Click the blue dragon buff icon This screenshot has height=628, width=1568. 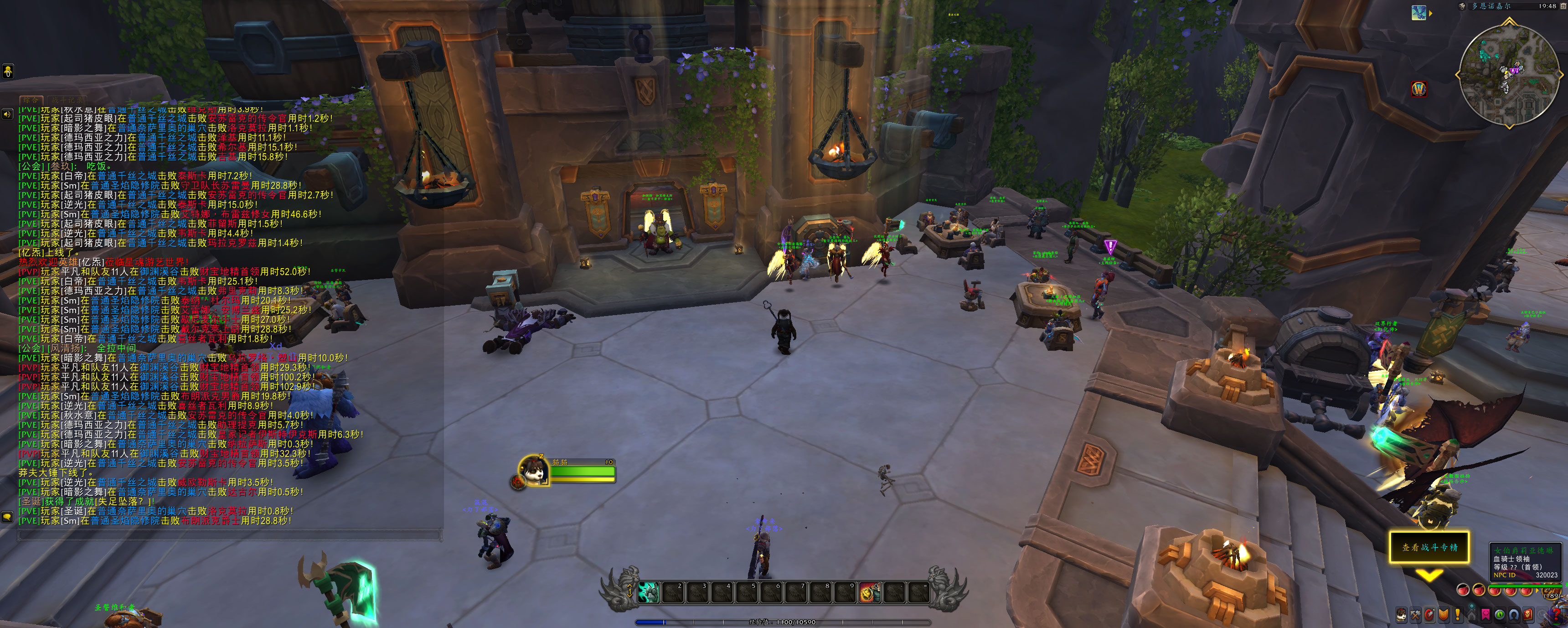point(1419,12)
